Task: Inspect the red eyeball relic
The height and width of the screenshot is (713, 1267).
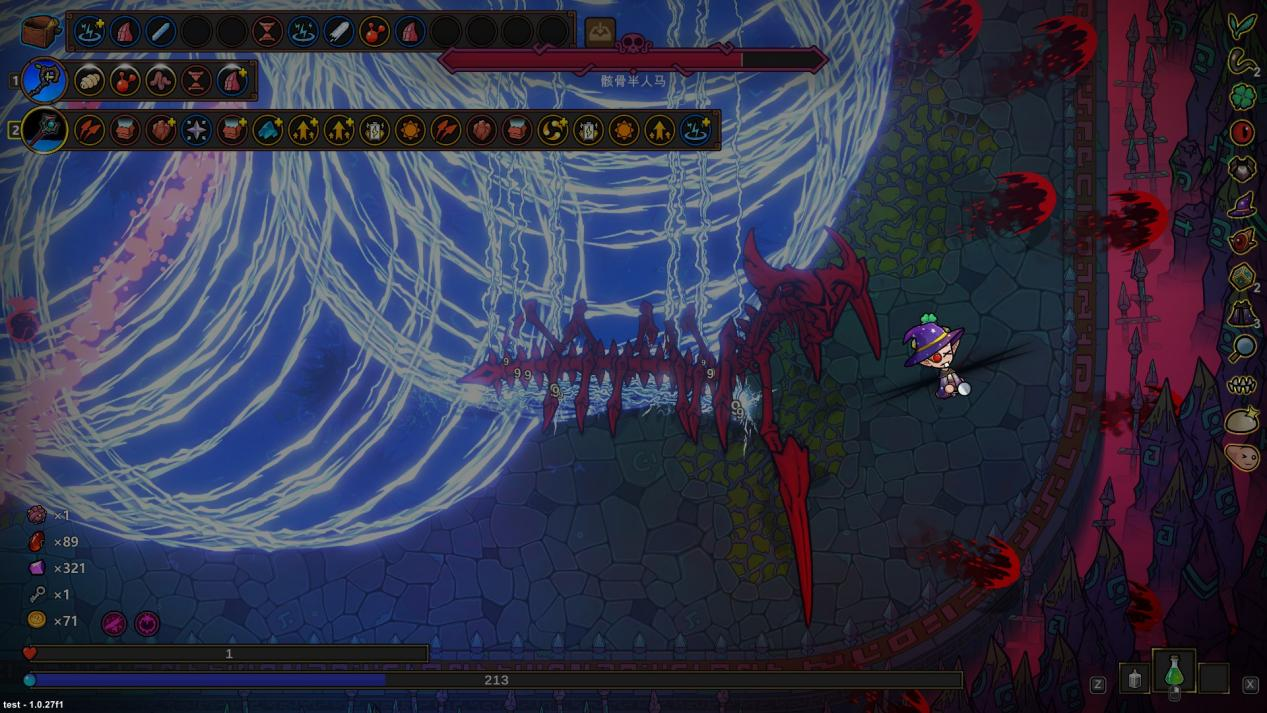Action: click(1242, 132)
